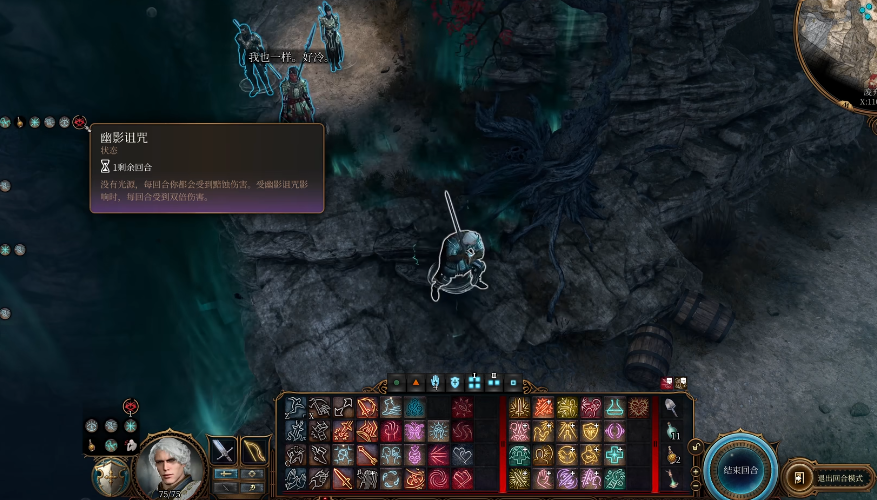Screen dimensions: 877x500
Task: Toggle the hotbar padlock
Action: click(x=694, y=447)
